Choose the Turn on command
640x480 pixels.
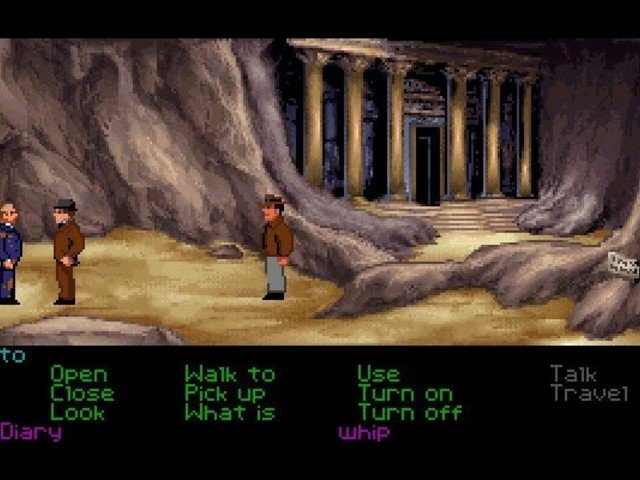tap(405, 393)
